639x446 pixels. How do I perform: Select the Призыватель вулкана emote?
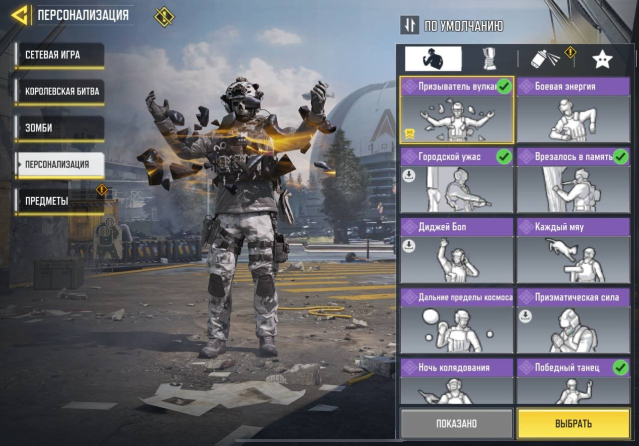[457, 111]
